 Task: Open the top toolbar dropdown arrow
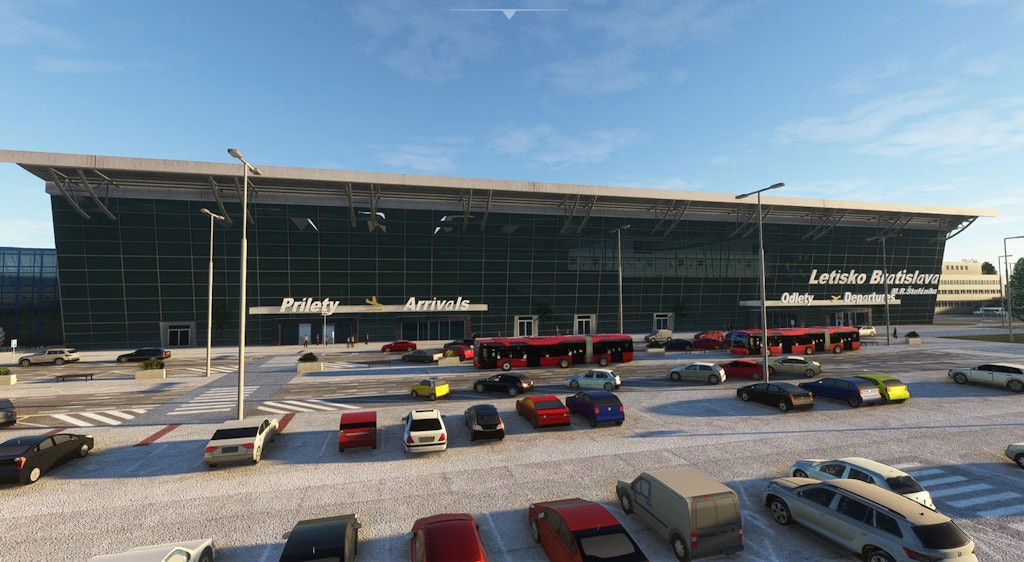(x=508, y=14)
